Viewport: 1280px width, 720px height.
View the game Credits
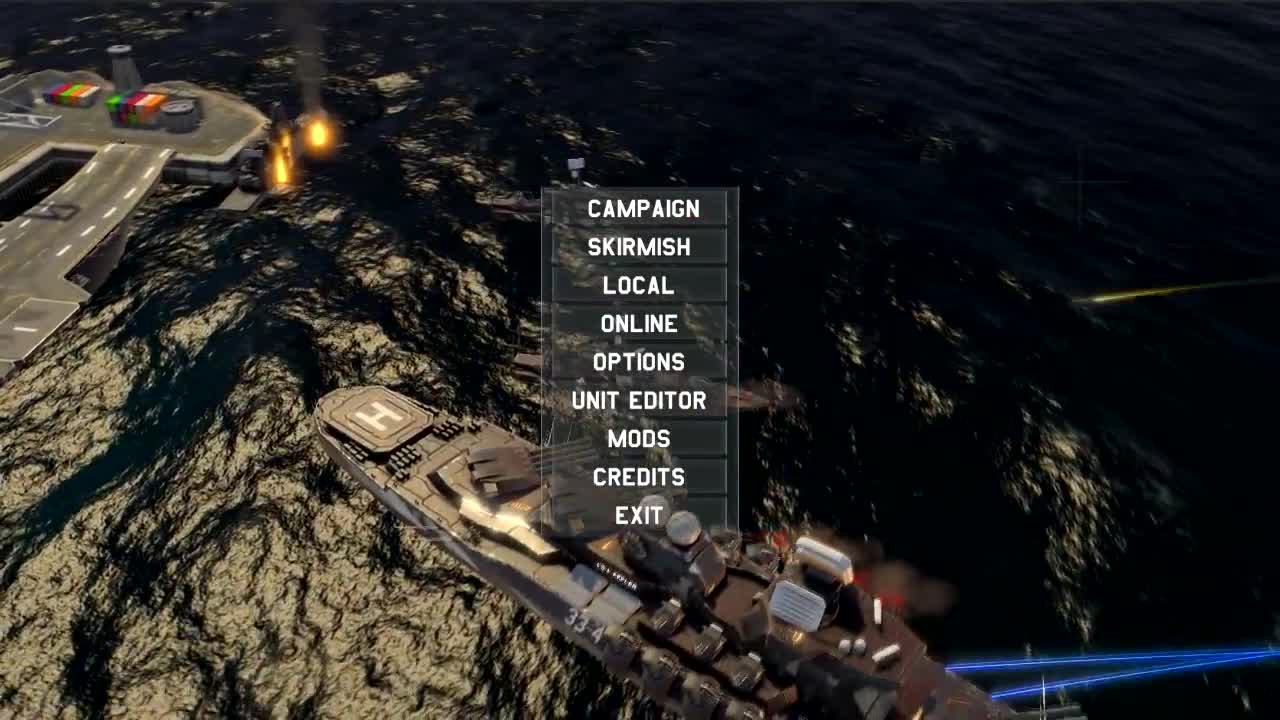coord(640,477)
